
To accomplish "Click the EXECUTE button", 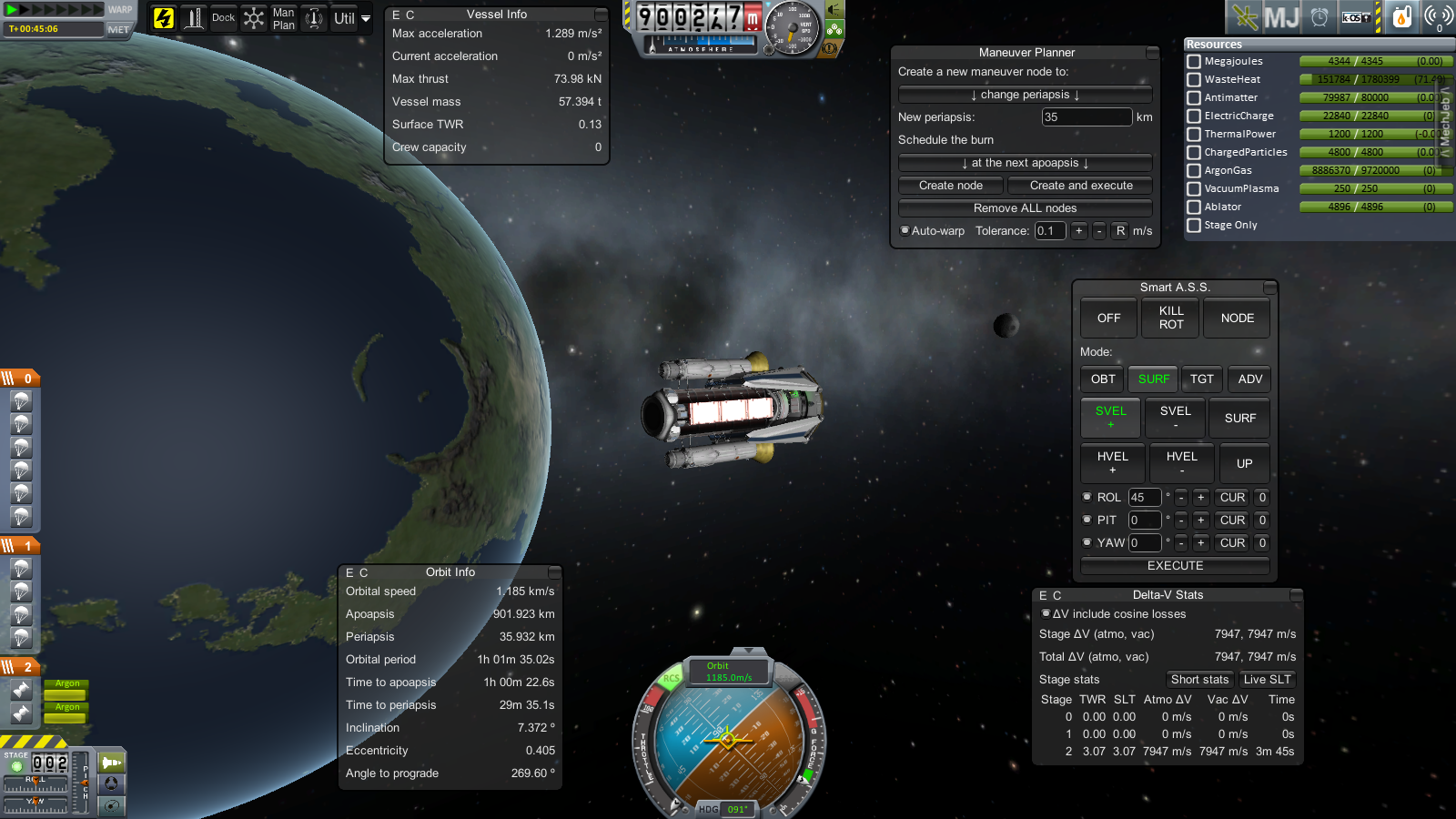I will pos(1175,566).
